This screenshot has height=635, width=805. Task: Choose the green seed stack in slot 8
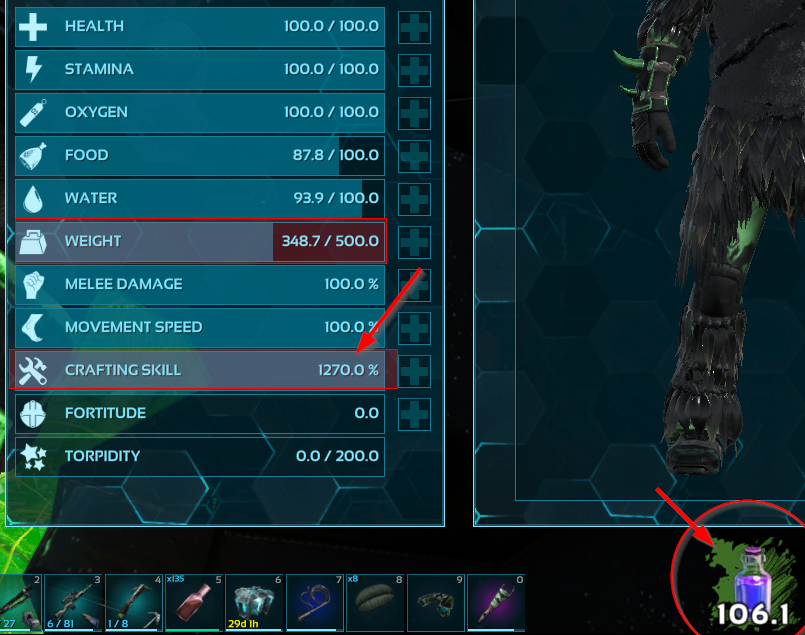click(374, 602)
